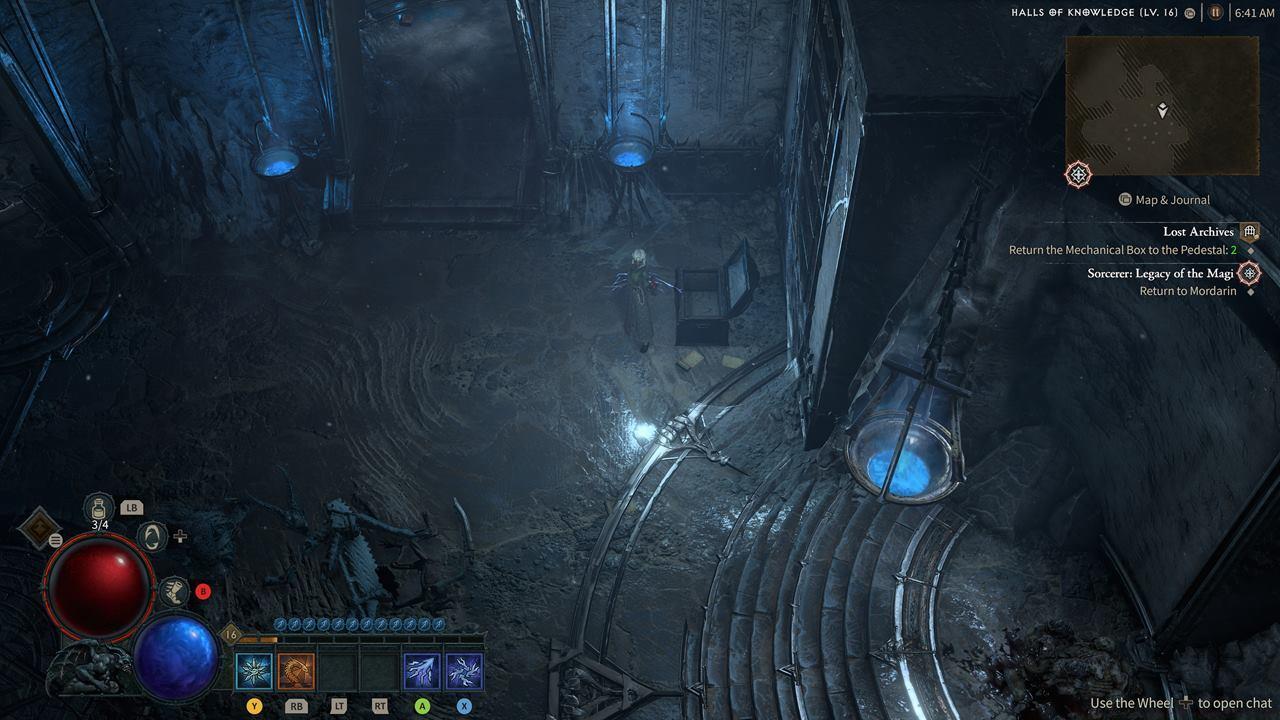
Task: Select Sorcerer: Legacy of the Magi quest
Action: click(x=1160, y=273)
